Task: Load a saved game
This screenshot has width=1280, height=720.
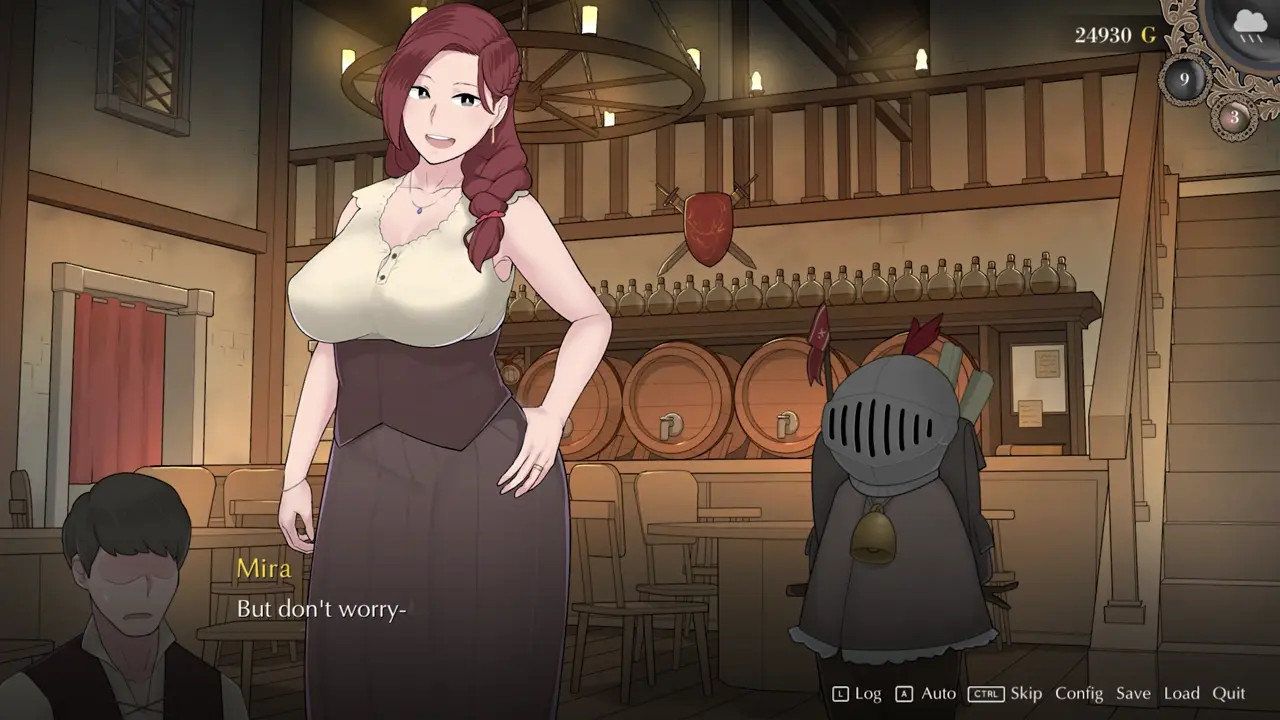Action: coord(1181,693)
